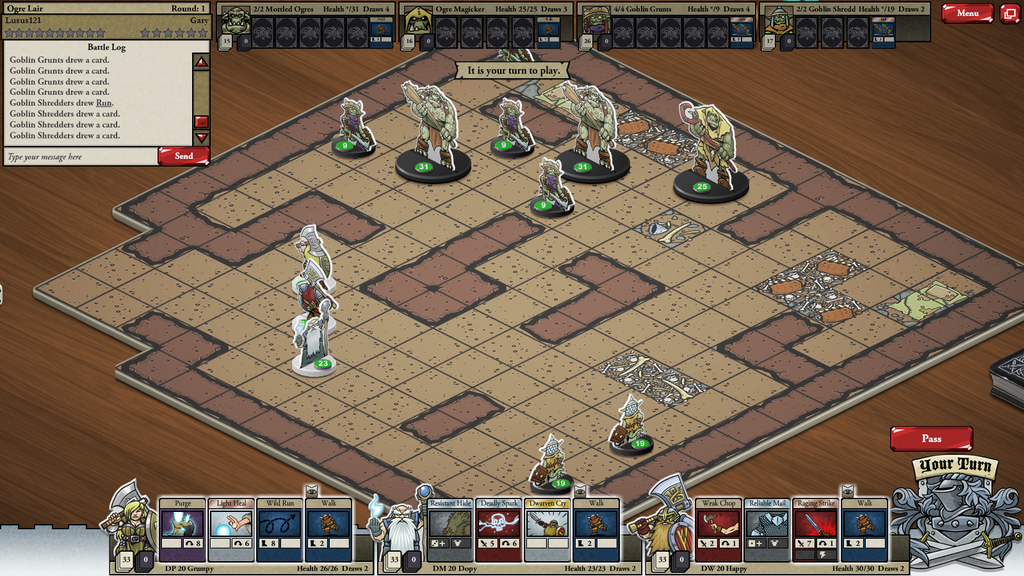The width and height of the screenshot is (1024, 576).
Task: Open the red Menu button
Action: point(967,13)
